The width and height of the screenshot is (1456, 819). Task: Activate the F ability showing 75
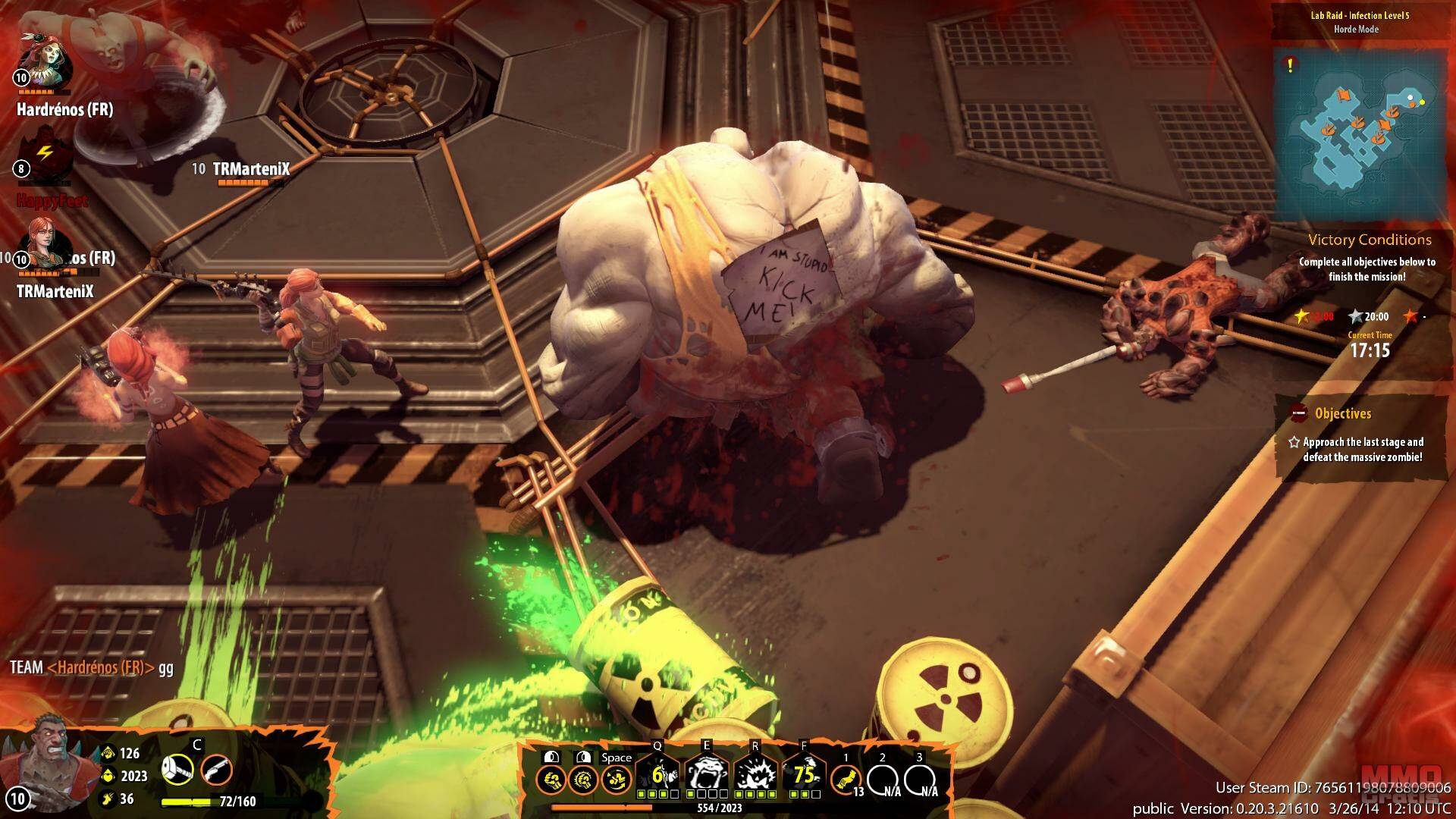(x=803, y=775)
